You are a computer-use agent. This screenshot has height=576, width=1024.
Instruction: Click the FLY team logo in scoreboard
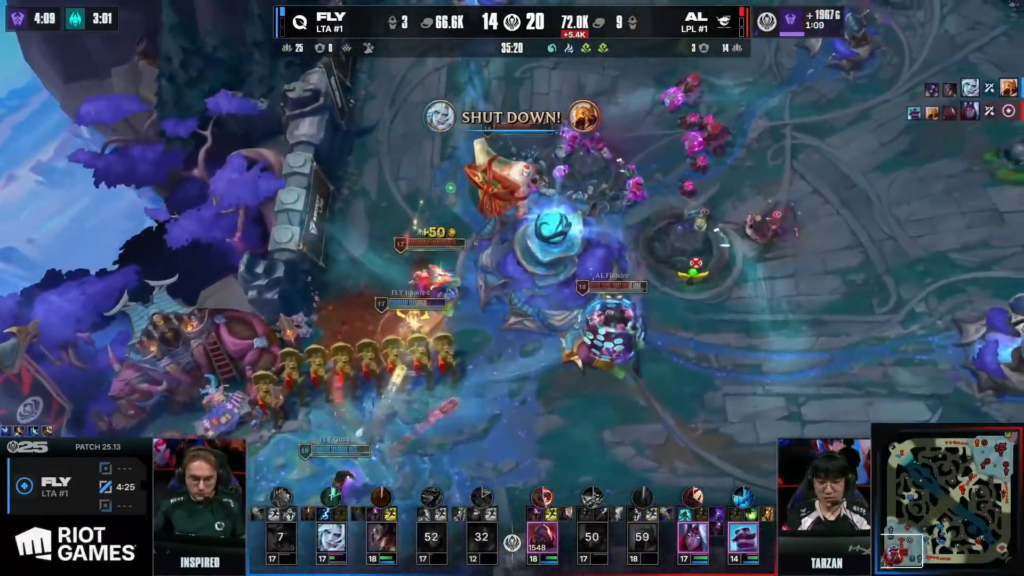point(297,20)
